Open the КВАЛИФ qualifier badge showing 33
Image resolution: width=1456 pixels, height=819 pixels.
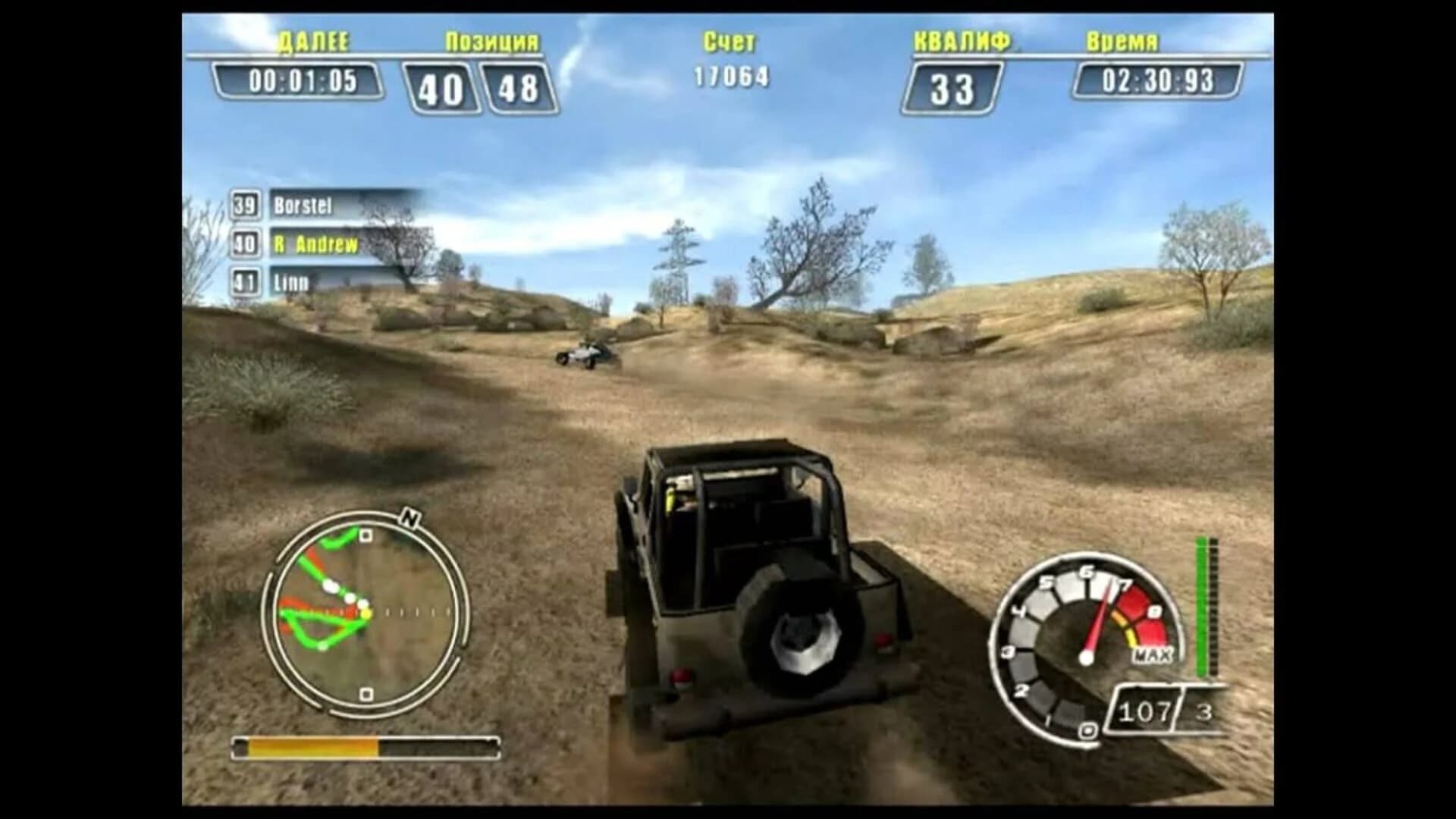coord(953,86)
